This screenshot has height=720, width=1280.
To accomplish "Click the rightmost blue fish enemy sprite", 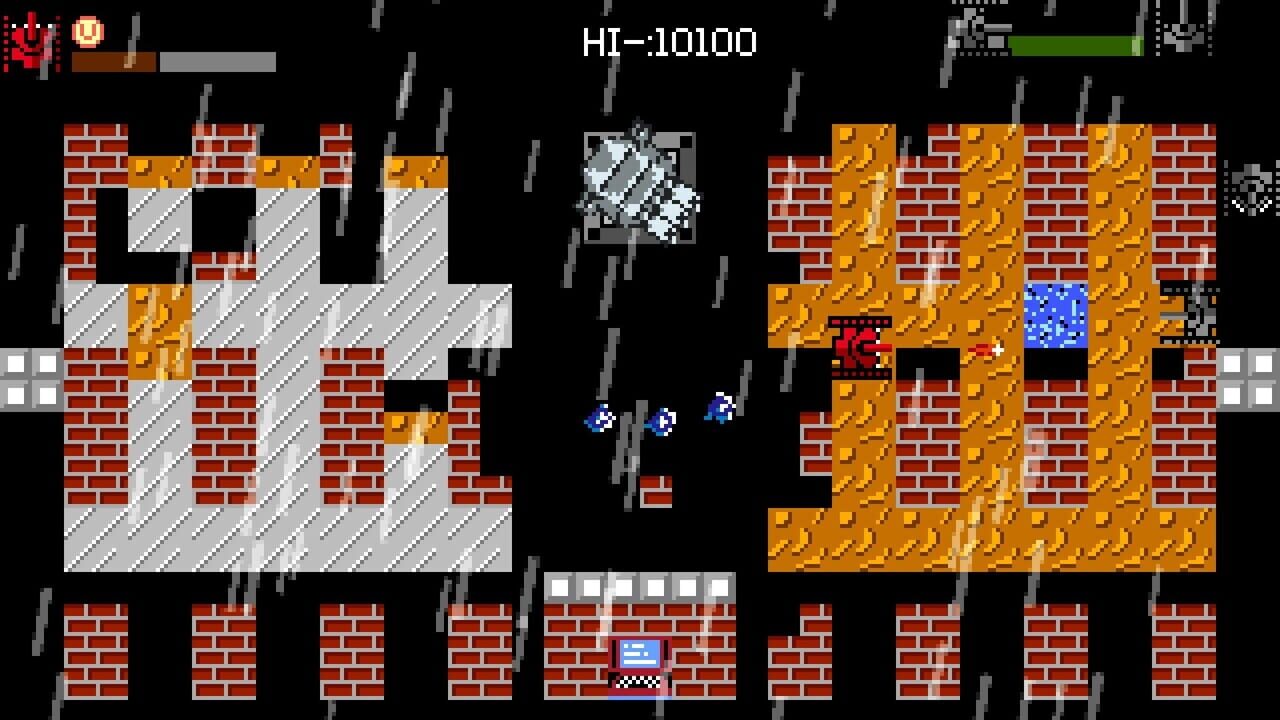I will [718, 409].
